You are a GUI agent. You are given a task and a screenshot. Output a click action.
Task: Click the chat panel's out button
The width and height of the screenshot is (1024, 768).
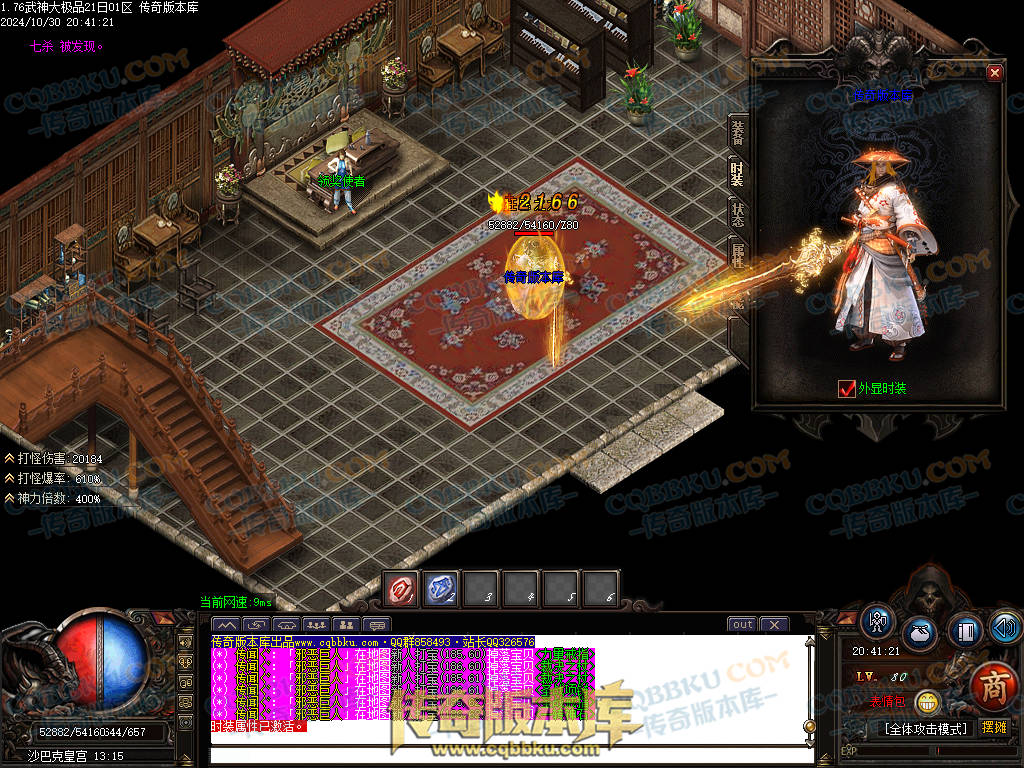[x=742, y=625]
